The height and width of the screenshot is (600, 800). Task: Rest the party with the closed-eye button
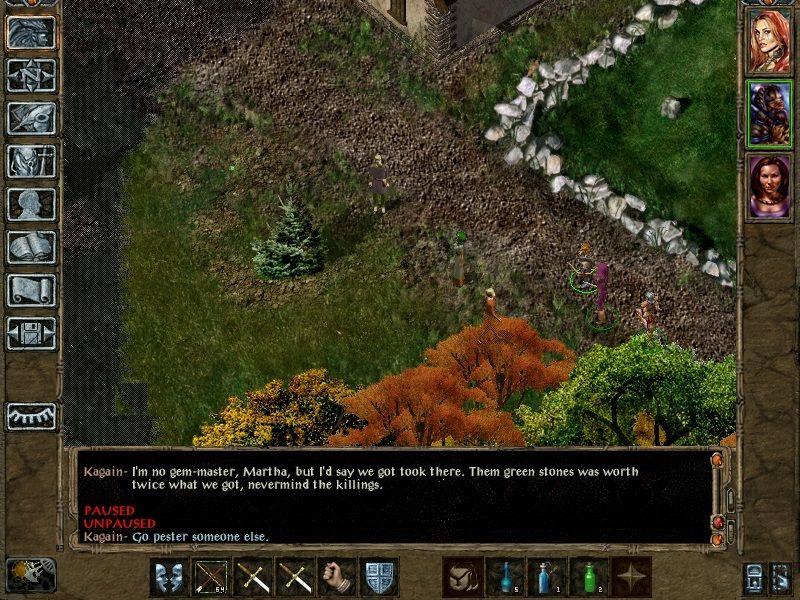(x=31, y=415)
